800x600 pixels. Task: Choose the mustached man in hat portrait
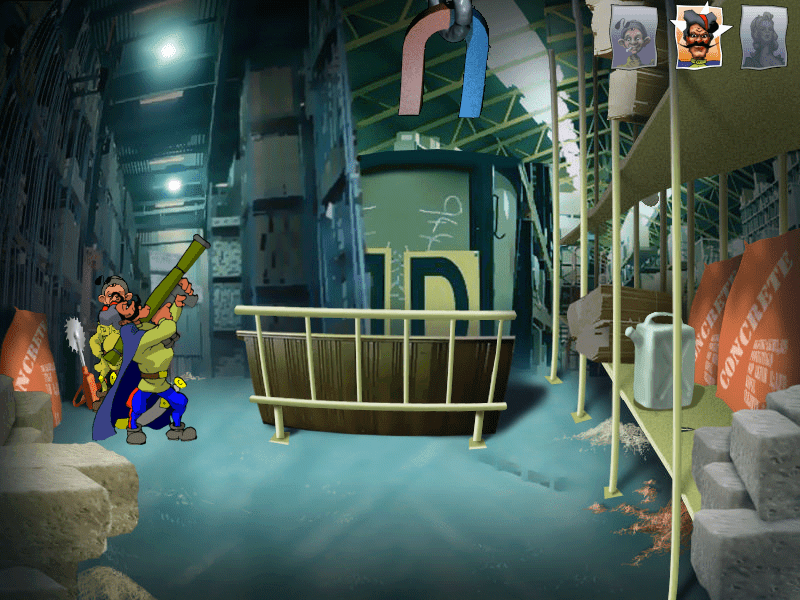tap(697, 39)
